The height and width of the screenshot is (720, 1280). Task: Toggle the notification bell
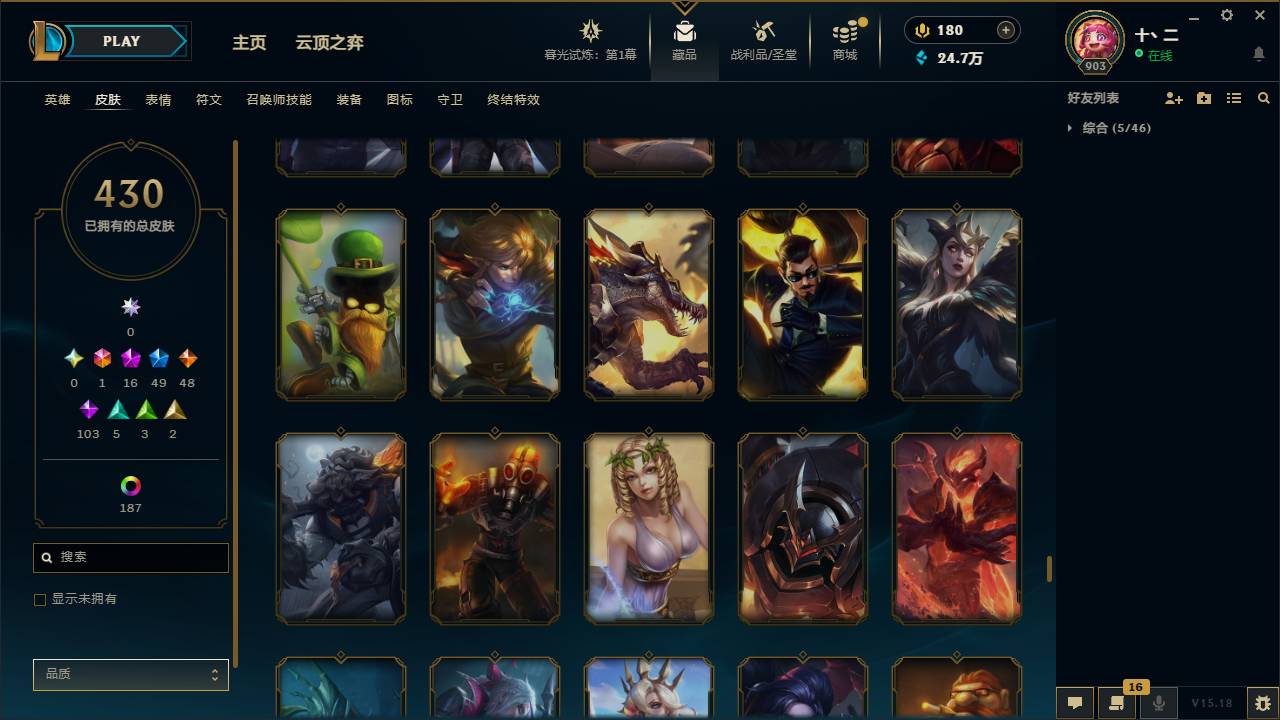(1258, 55)
